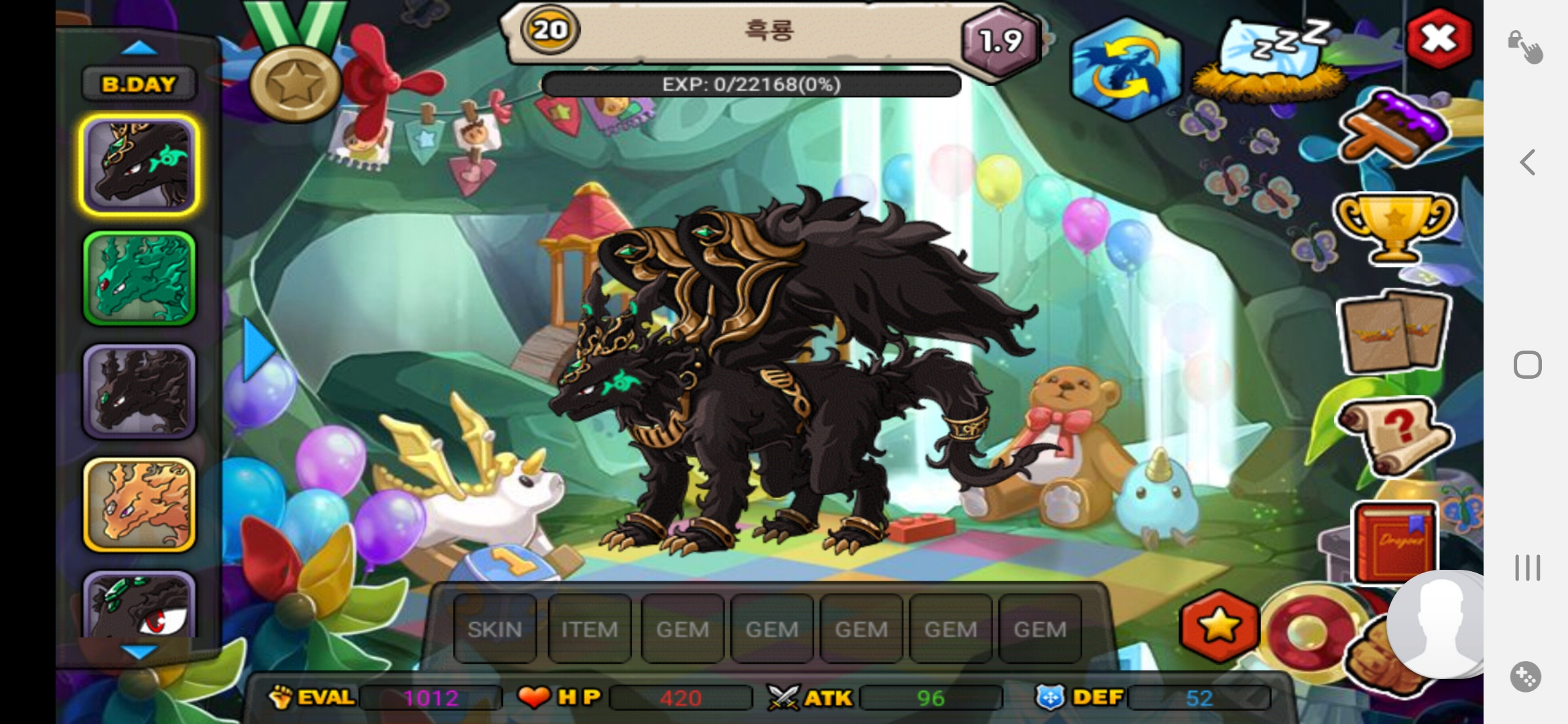Expand the side panel with blue arrow
The image size is (1568, 724).
(257, 350)
